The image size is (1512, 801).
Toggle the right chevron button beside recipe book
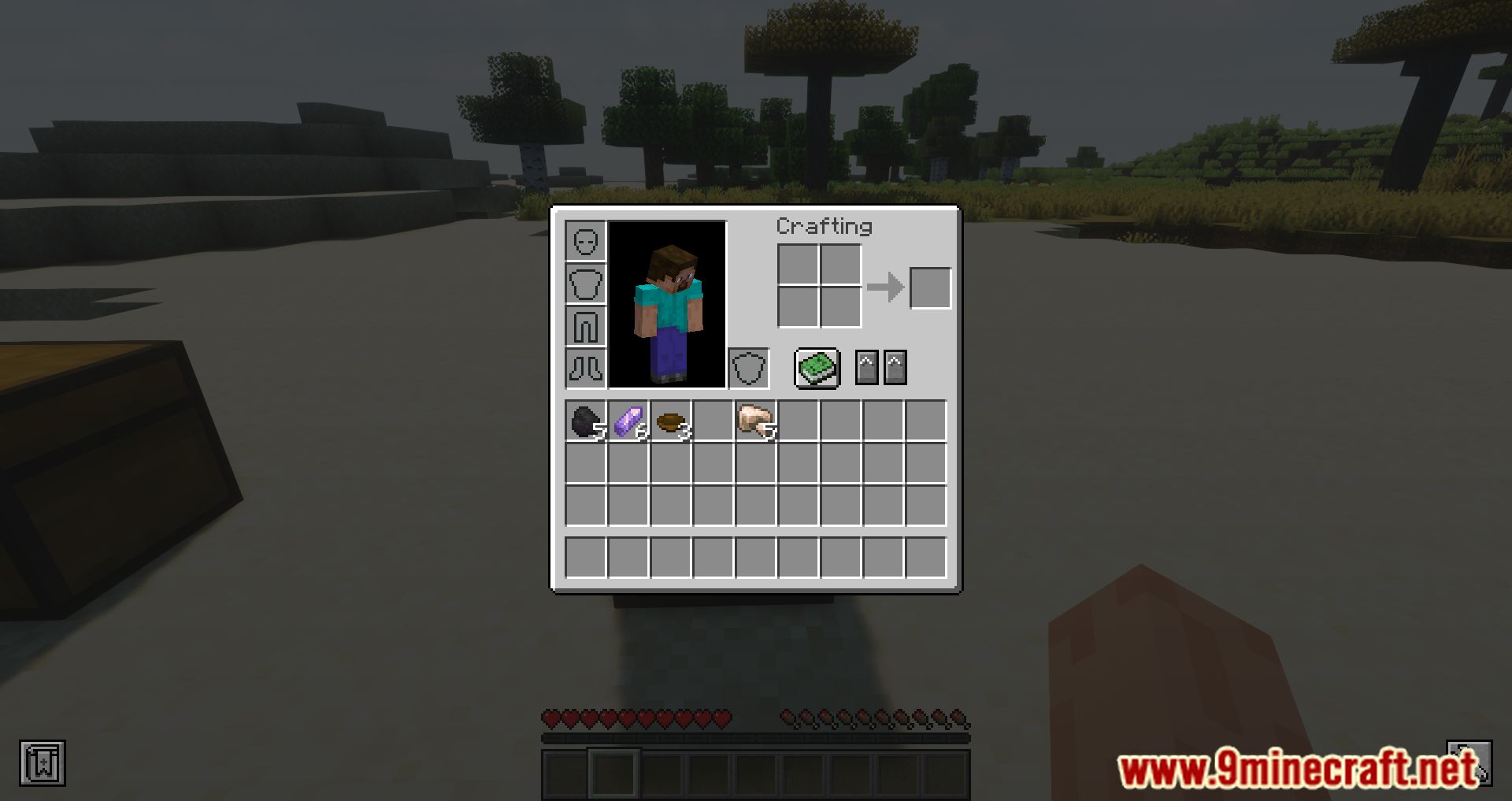coord(897,367)
